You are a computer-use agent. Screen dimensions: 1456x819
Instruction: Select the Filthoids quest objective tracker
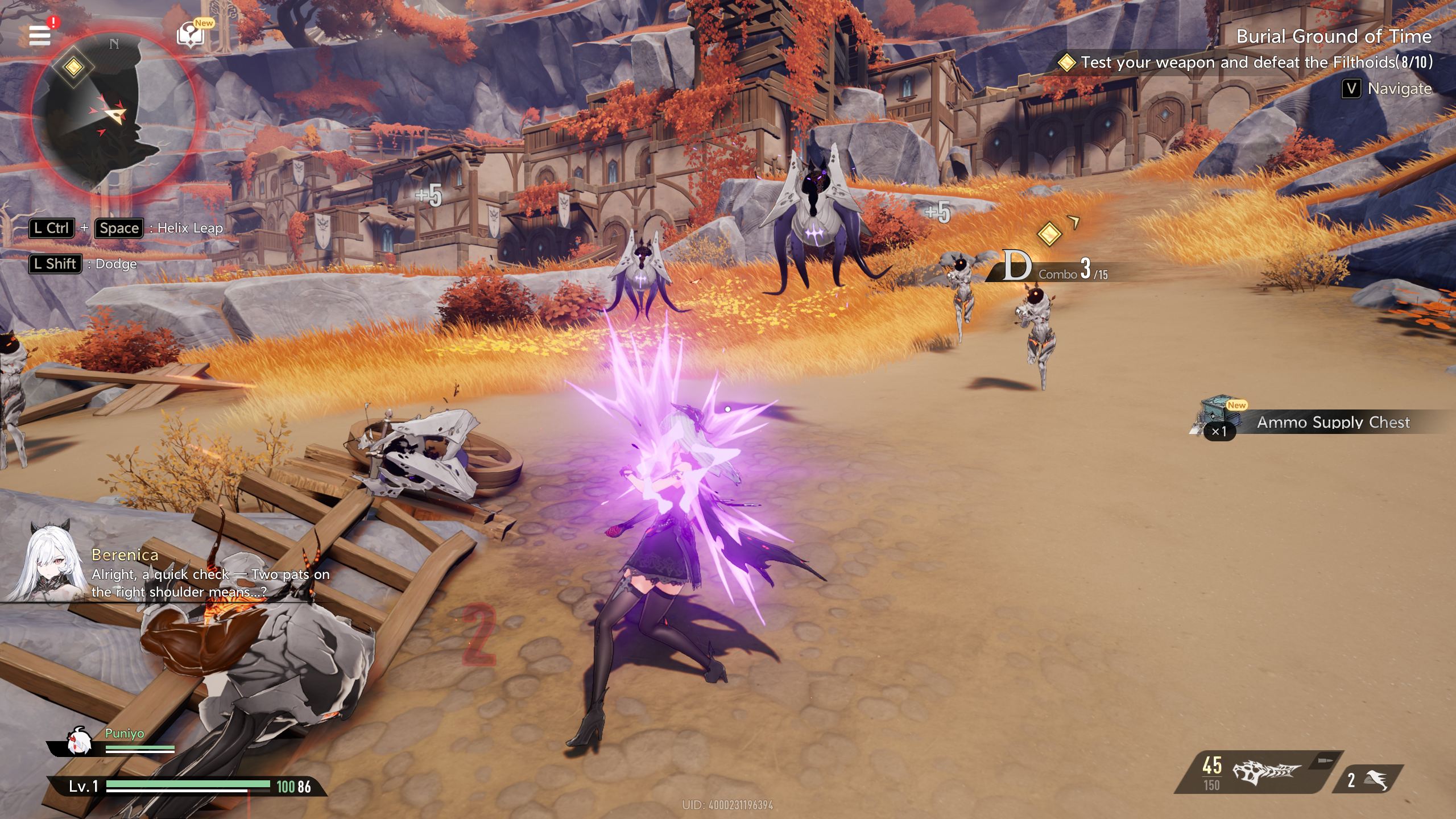coord(1246,62)
